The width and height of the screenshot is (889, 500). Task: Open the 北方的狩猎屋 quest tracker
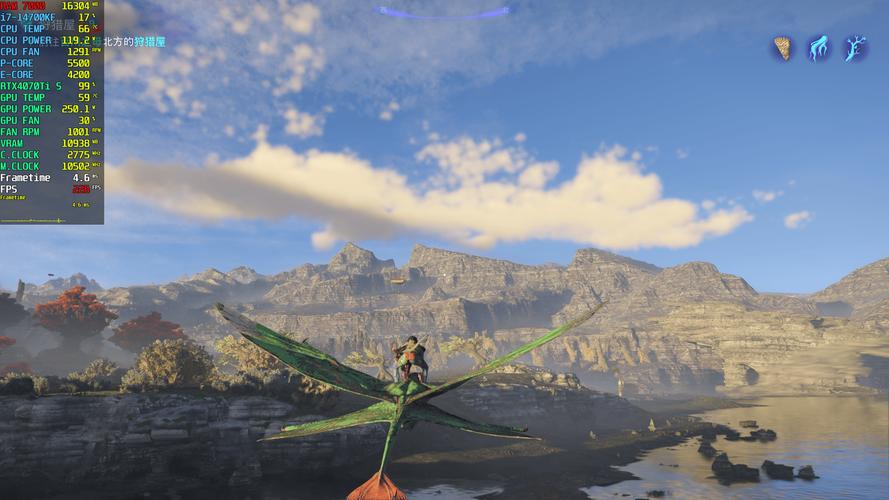tap(134, 42)
